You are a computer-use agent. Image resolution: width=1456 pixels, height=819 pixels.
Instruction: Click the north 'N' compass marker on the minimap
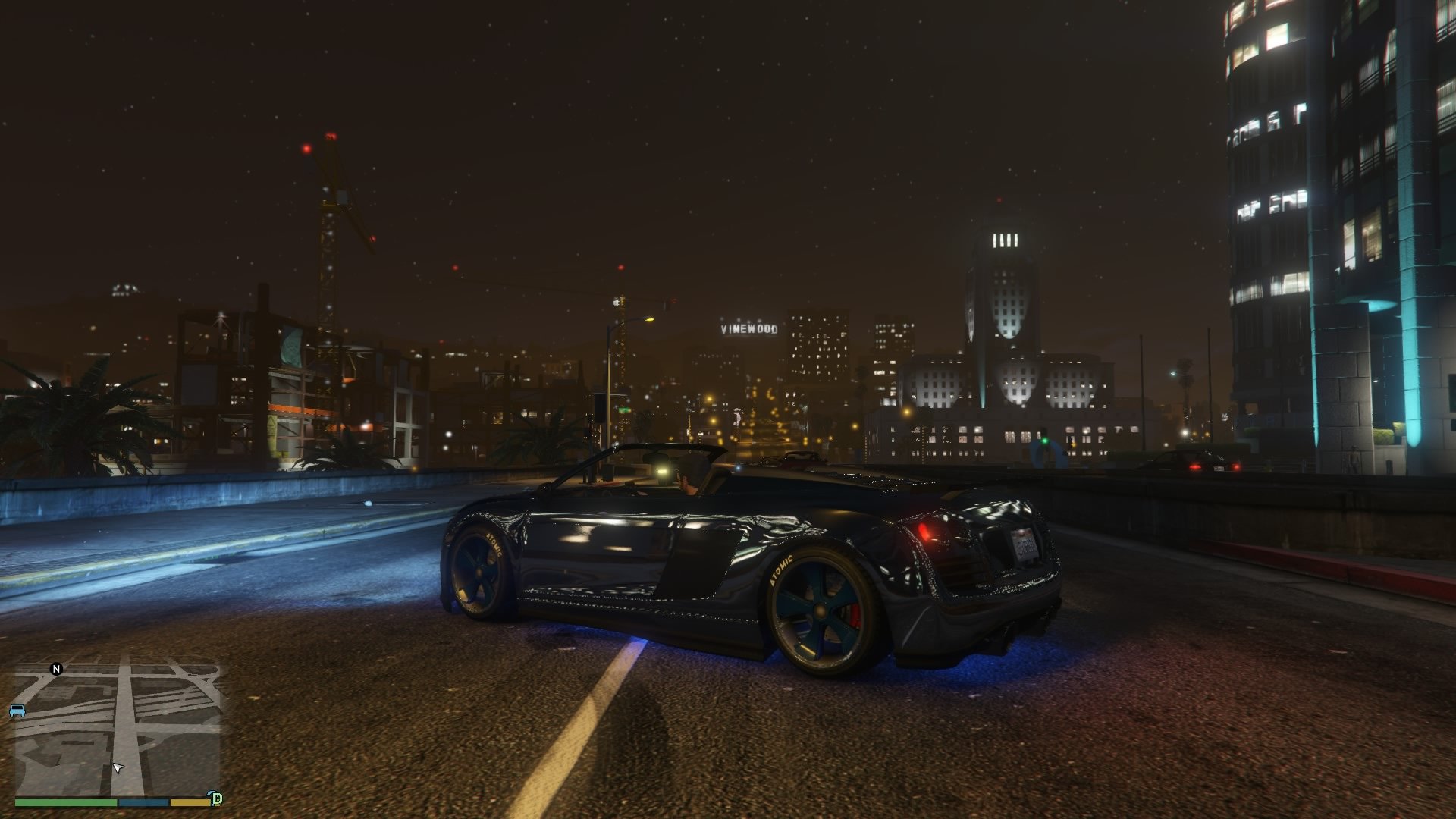[55, 669]
